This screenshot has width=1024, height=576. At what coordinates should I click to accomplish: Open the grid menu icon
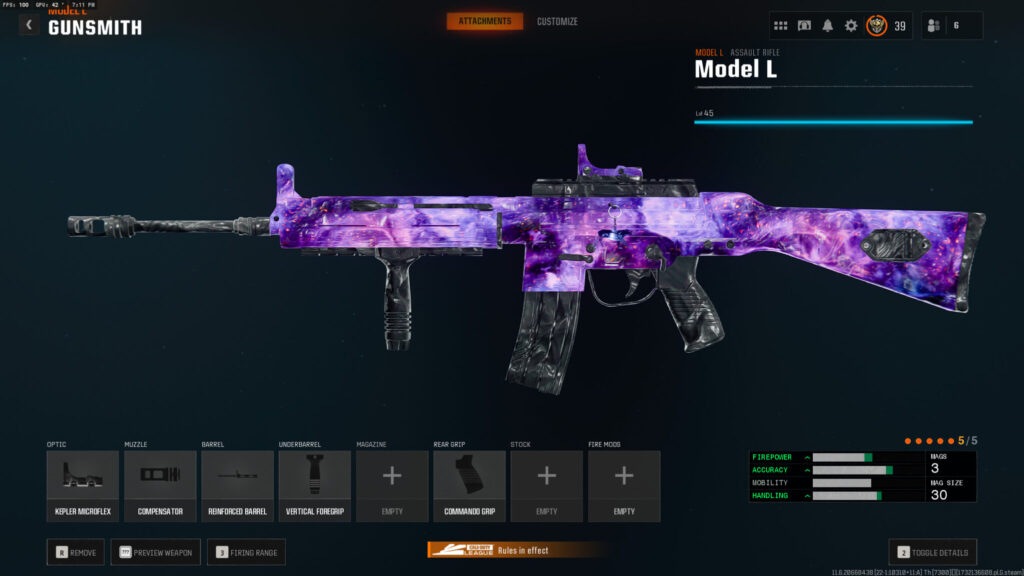(x=781, y=26)
